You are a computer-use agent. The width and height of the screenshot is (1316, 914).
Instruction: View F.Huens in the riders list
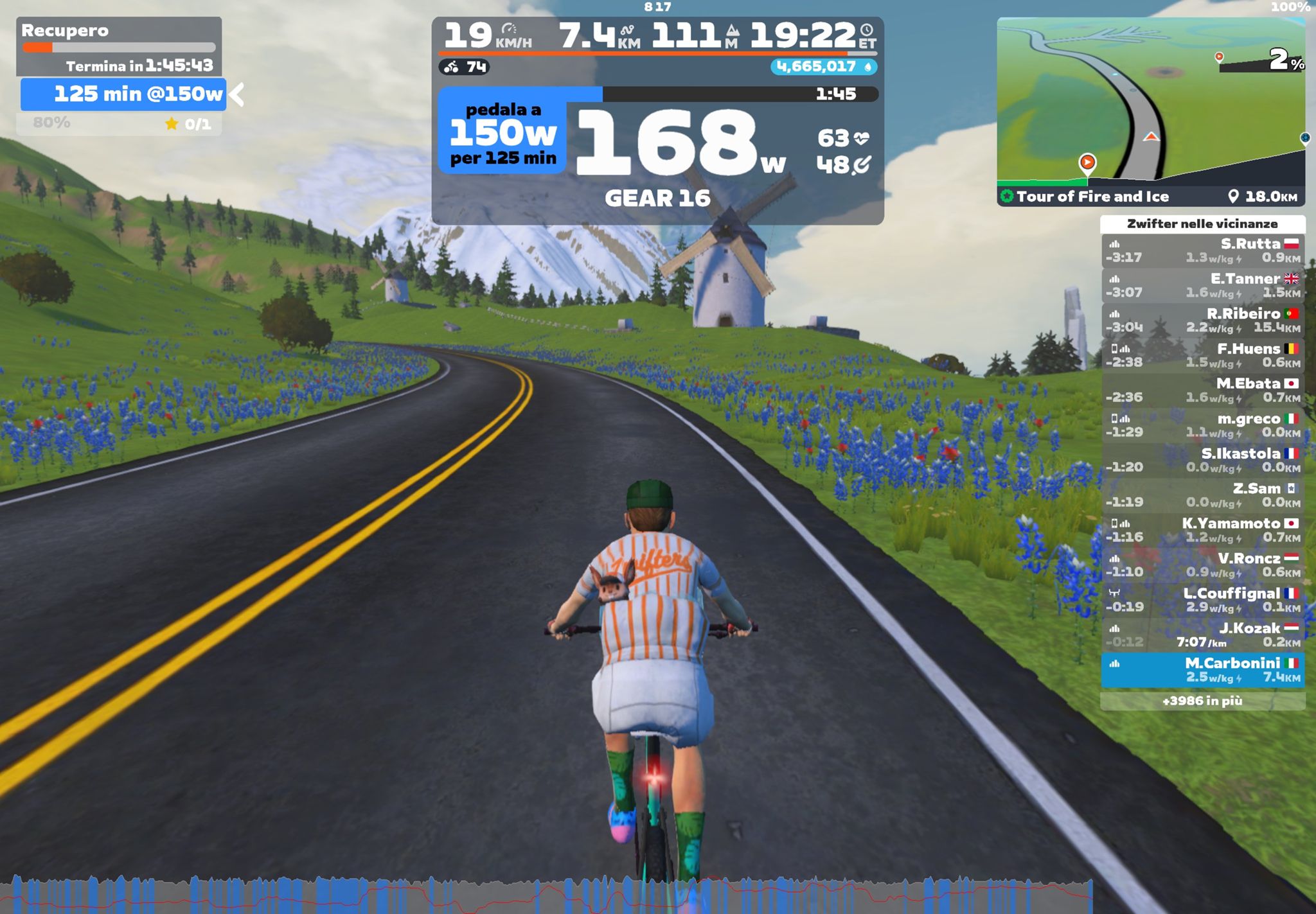[x=1202, y=355]
